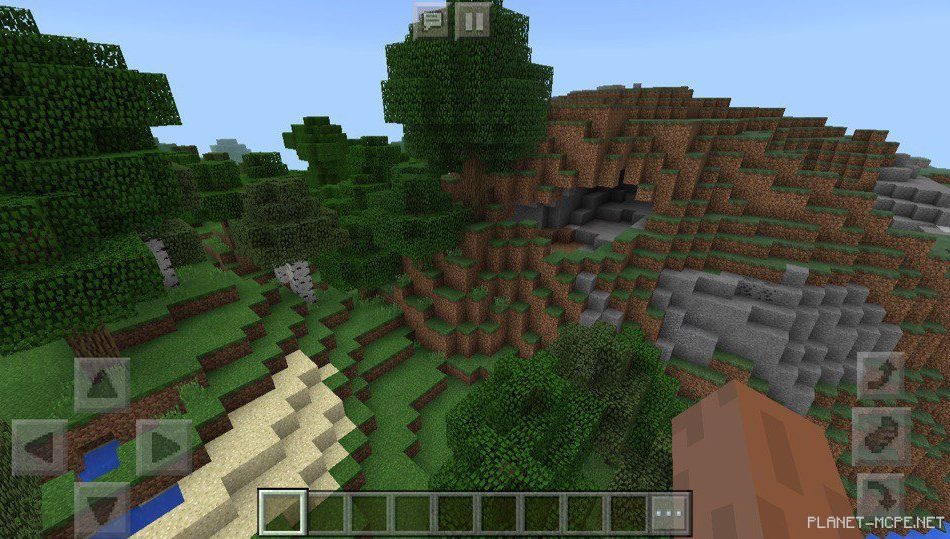Viewport: 950px width, 539px height.
Task: Tap the move forward arrow
Action: click(x=102, y=385)
